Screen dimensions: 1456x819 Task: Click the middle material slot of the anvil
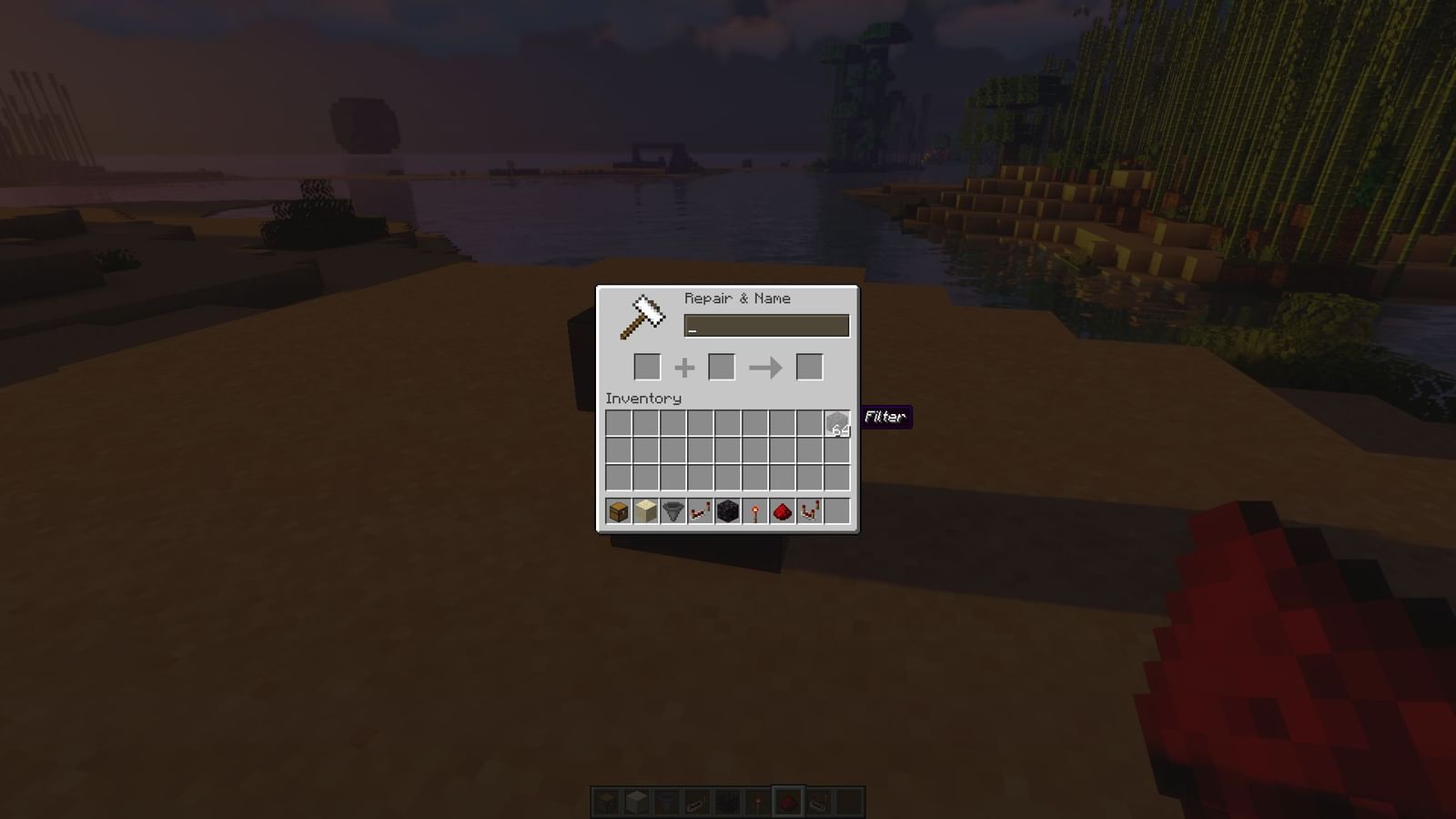(x=723, y=367)
